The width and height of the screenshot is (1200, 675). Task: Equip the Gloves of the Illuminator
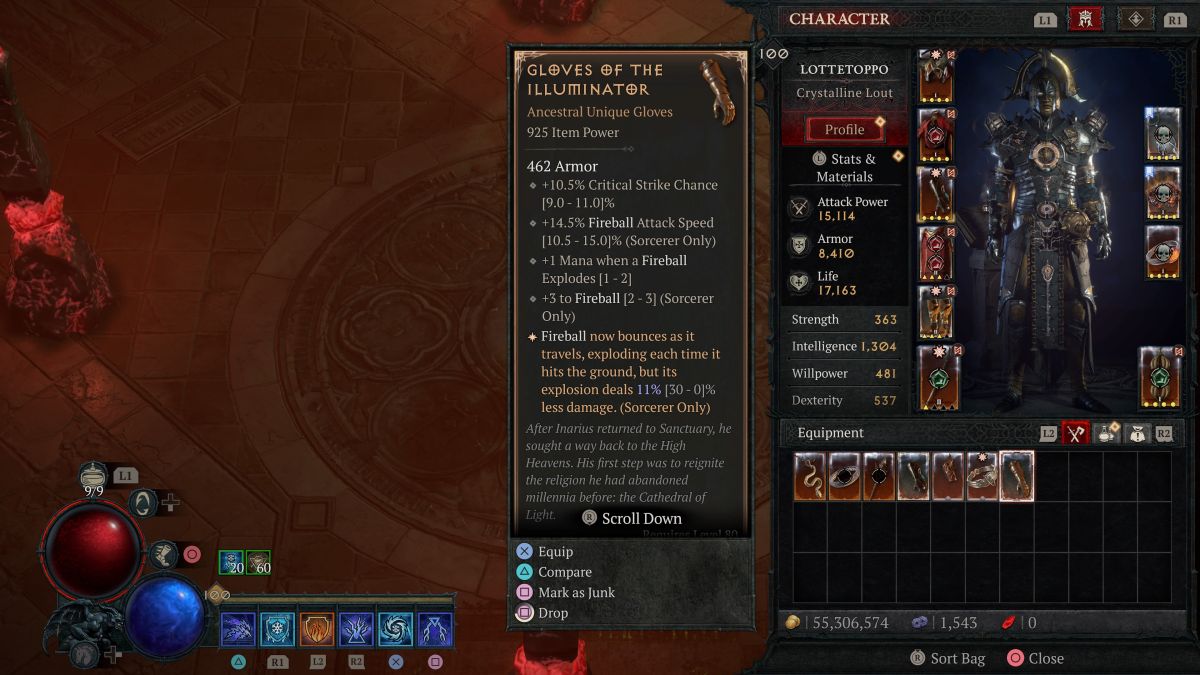click(555, 551)
